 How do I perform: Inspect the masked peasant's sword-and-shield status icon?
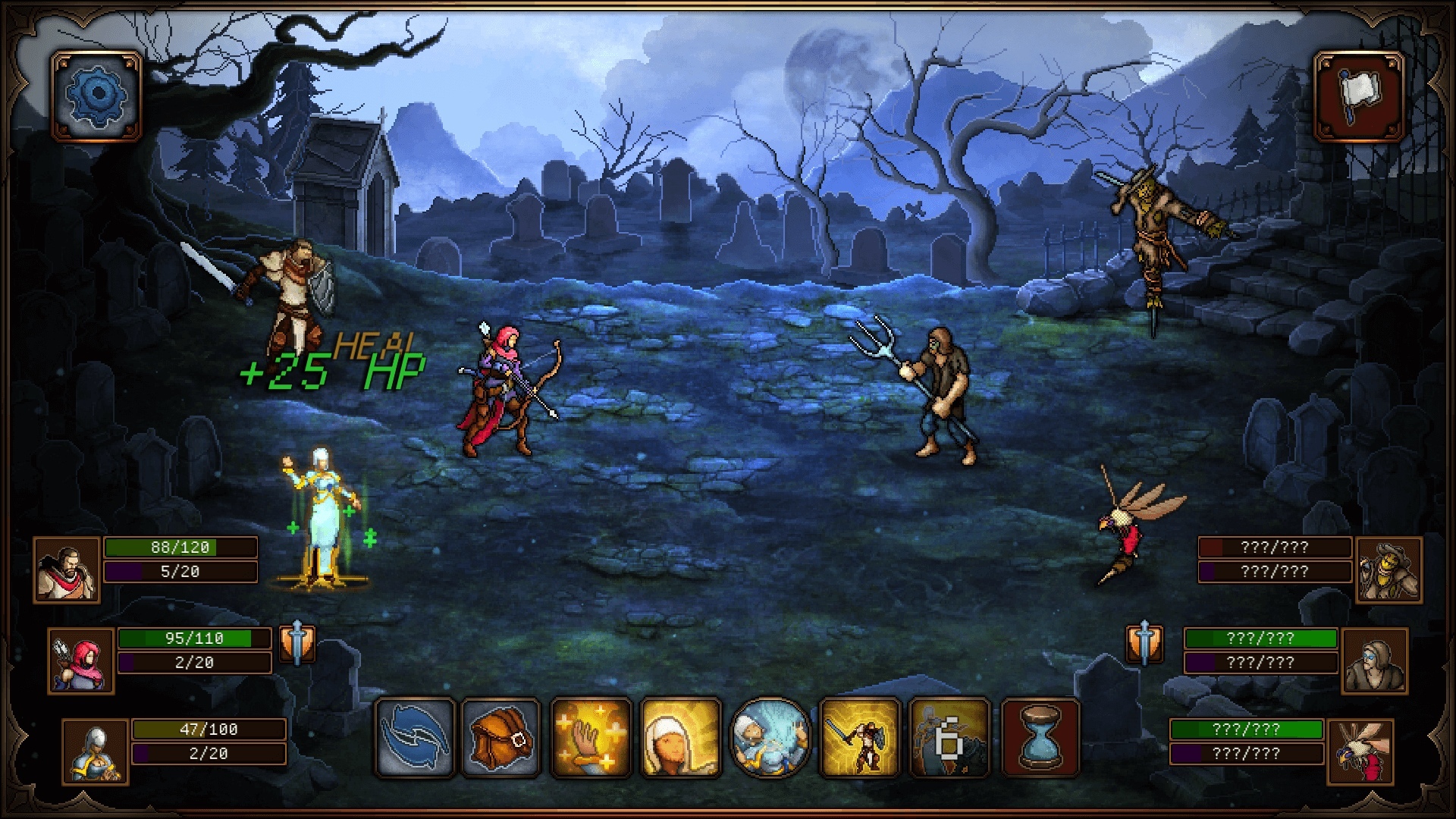(1145, 644)
